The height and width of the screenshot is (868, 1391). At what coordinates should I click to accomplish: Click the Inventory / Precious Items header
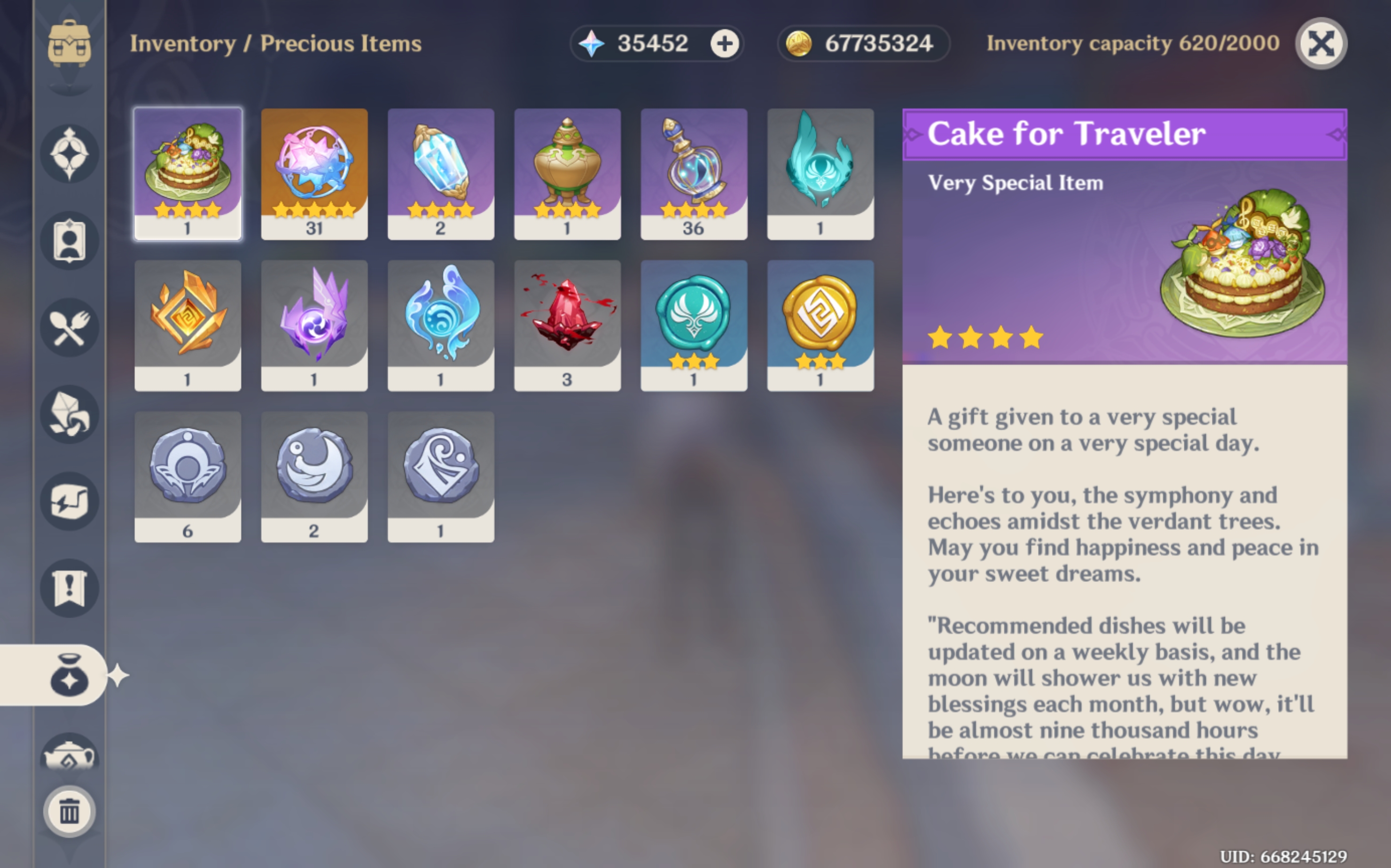pos(275,44)
